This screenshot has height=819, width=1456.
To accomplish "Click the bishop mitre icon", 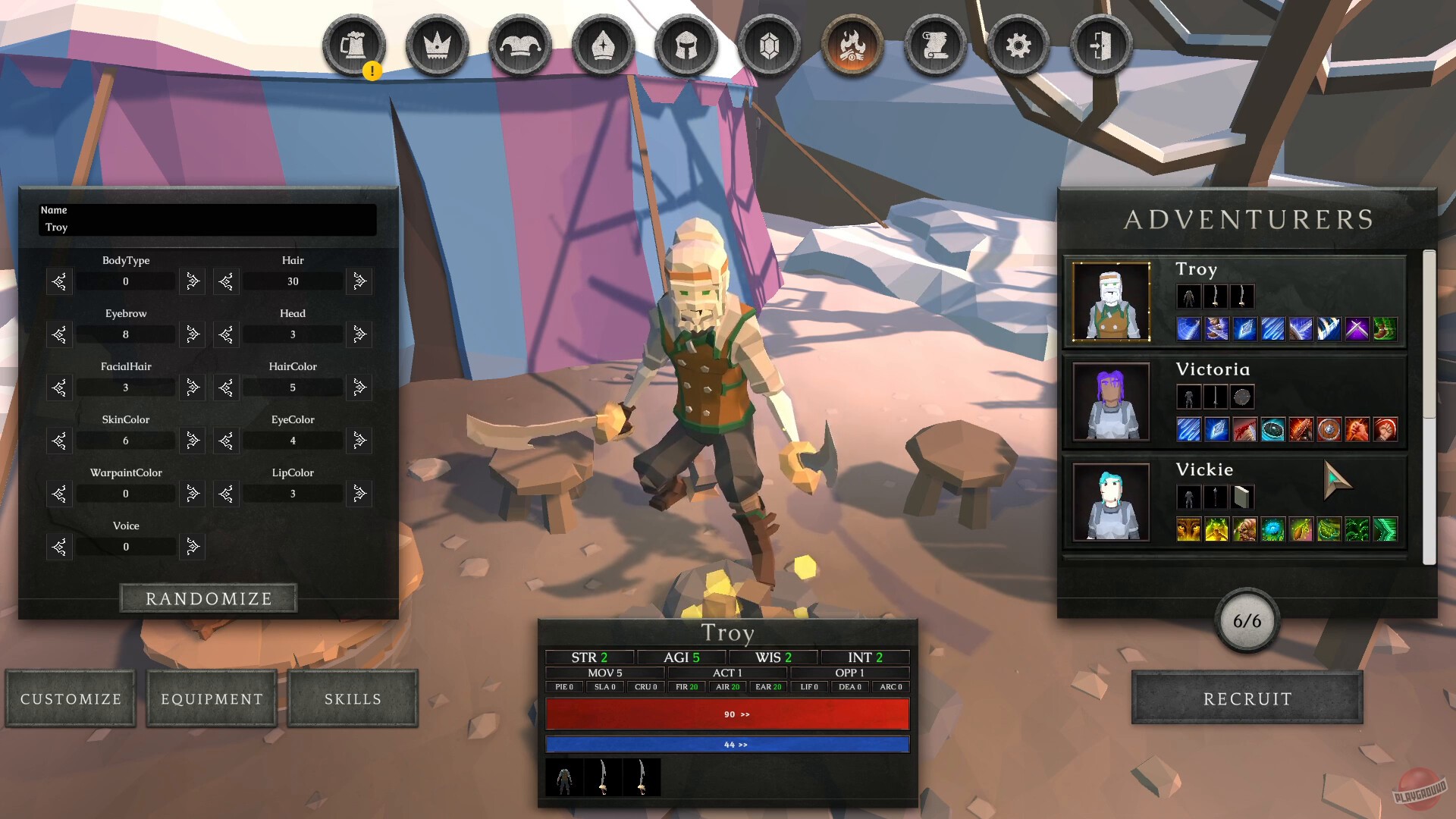I will point(601,45).
